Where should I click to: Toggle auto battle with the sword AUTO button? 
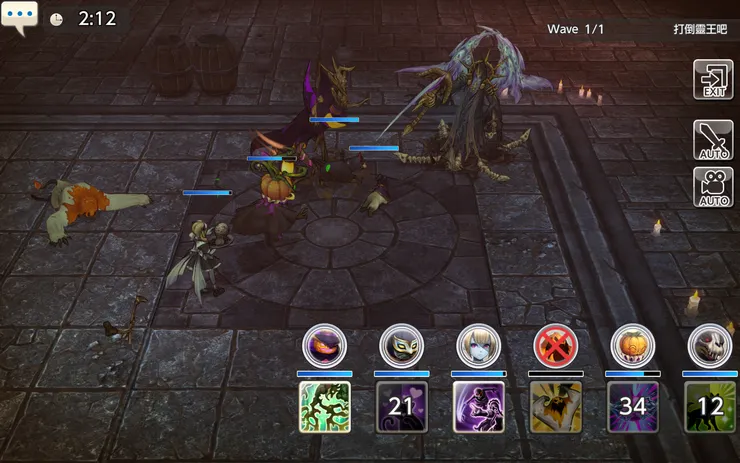713,140
